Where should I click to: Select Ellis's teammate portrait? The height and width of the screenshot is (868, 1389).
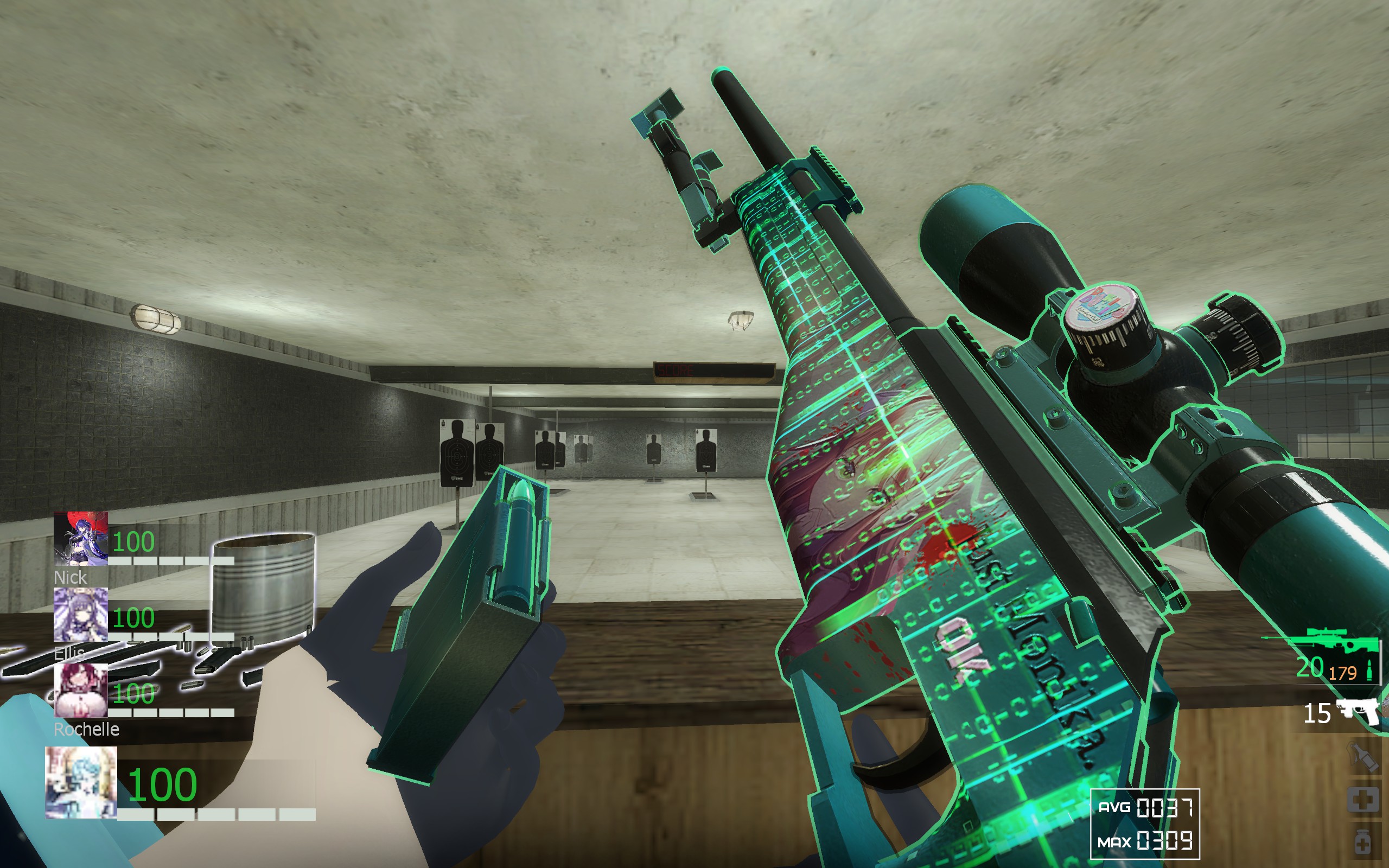tap(80, 614)
